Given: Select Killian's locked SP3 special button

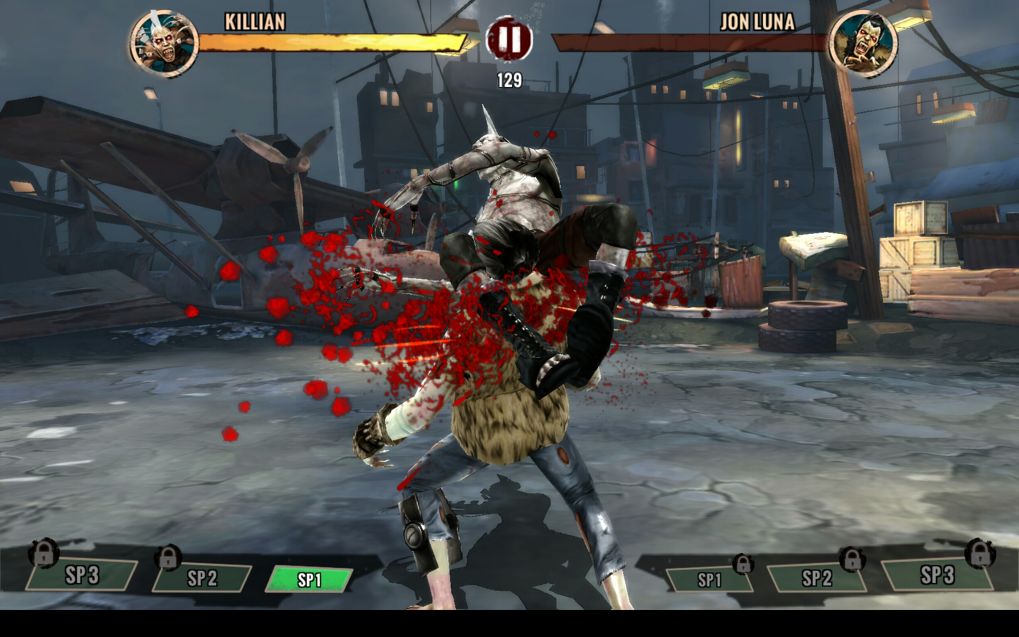Looking at the screenshot, I should pos(82,574).
